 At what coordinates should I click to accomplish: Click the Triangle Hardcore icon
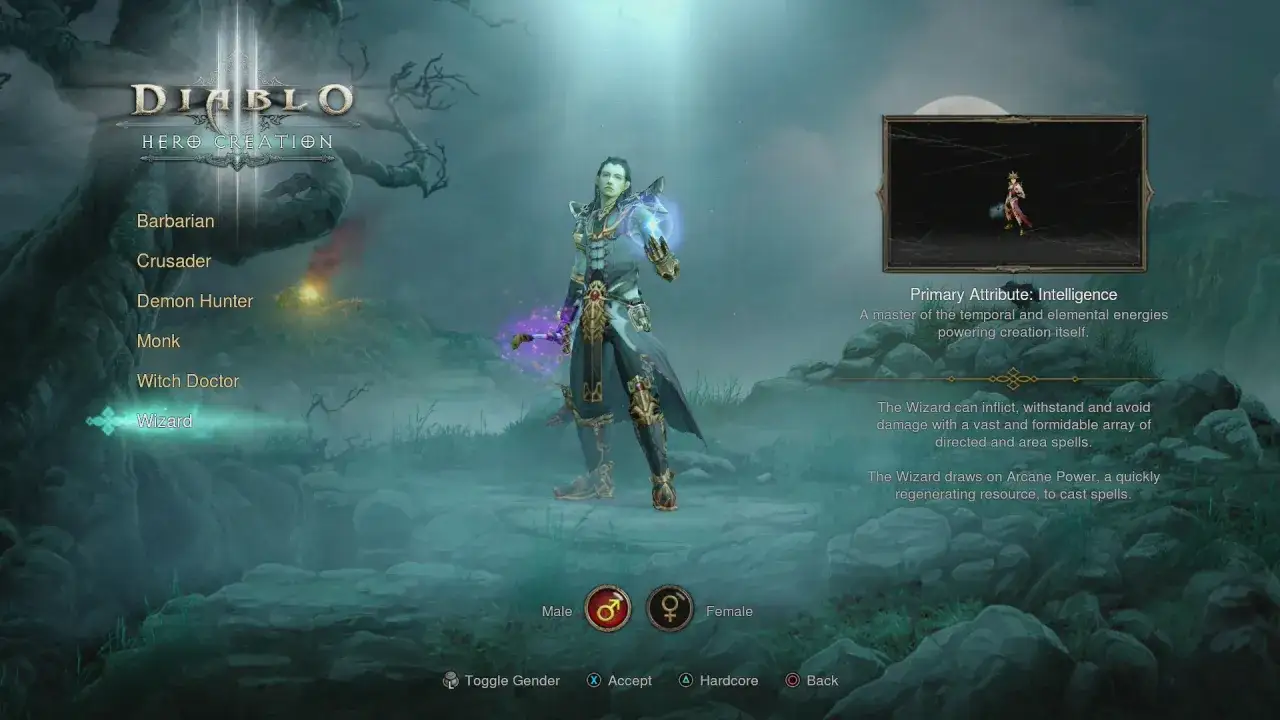686,680
